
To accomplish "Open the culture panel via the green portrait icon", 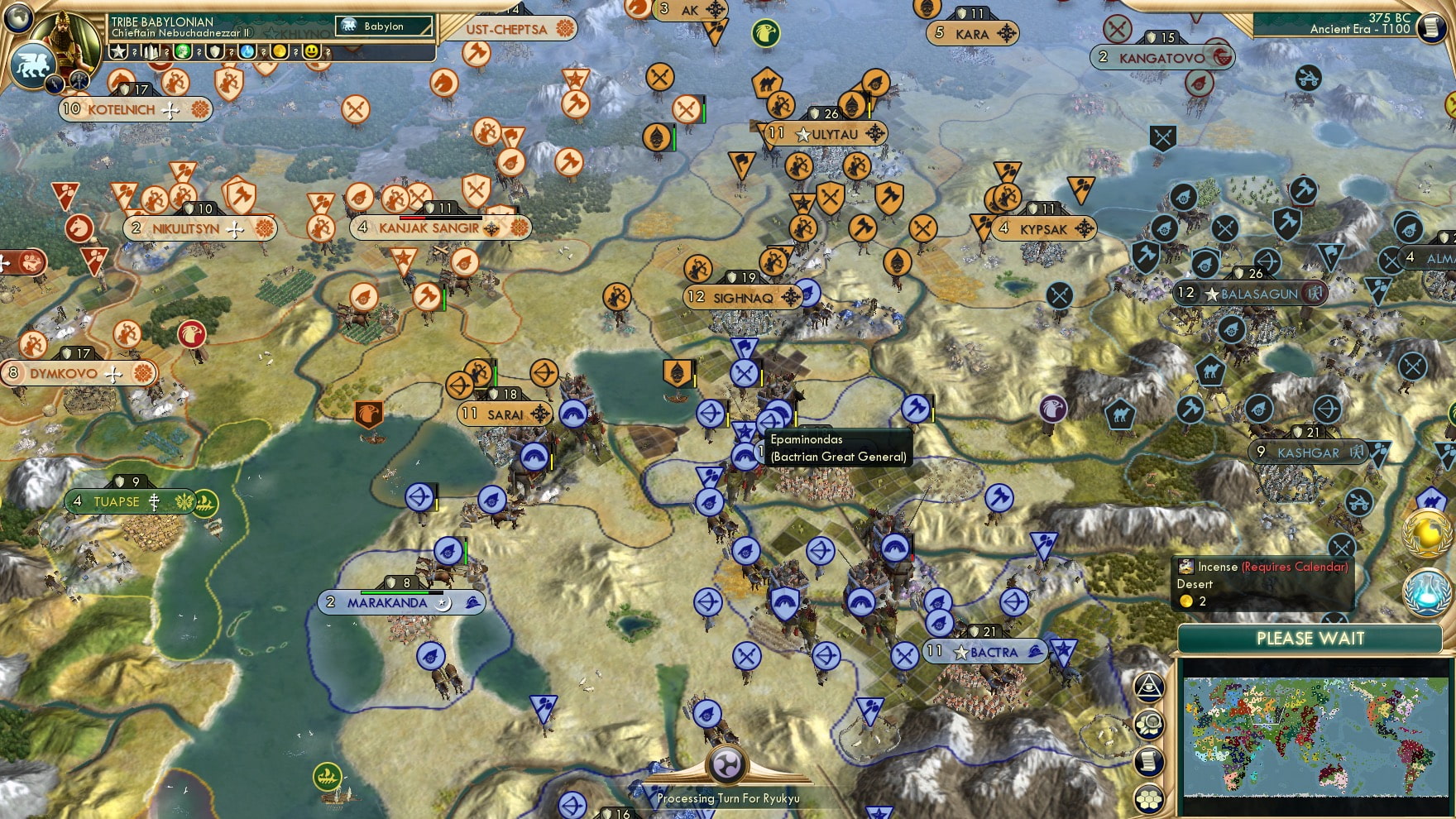I will (182, 51).
